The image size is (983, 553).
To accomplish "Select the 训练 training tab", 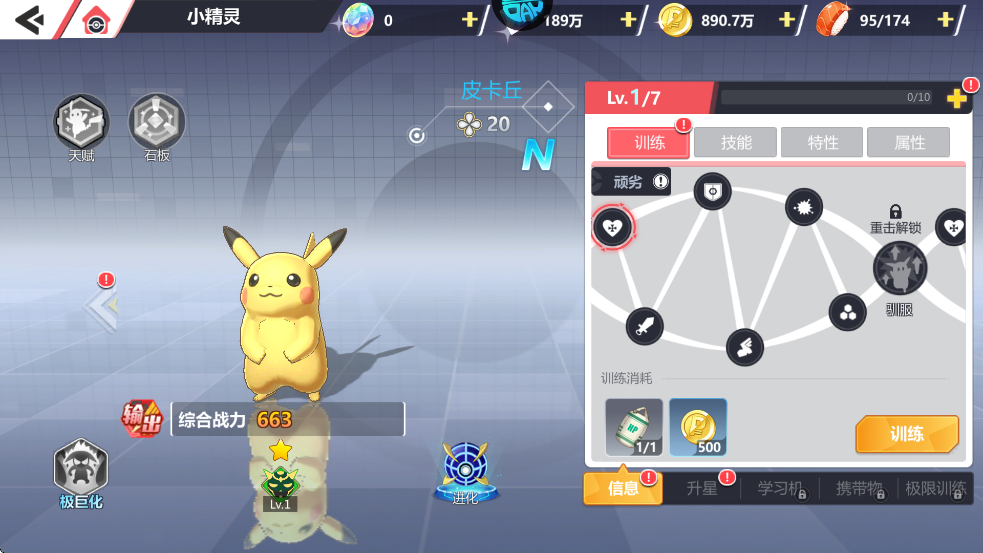I will coord(648,143).
